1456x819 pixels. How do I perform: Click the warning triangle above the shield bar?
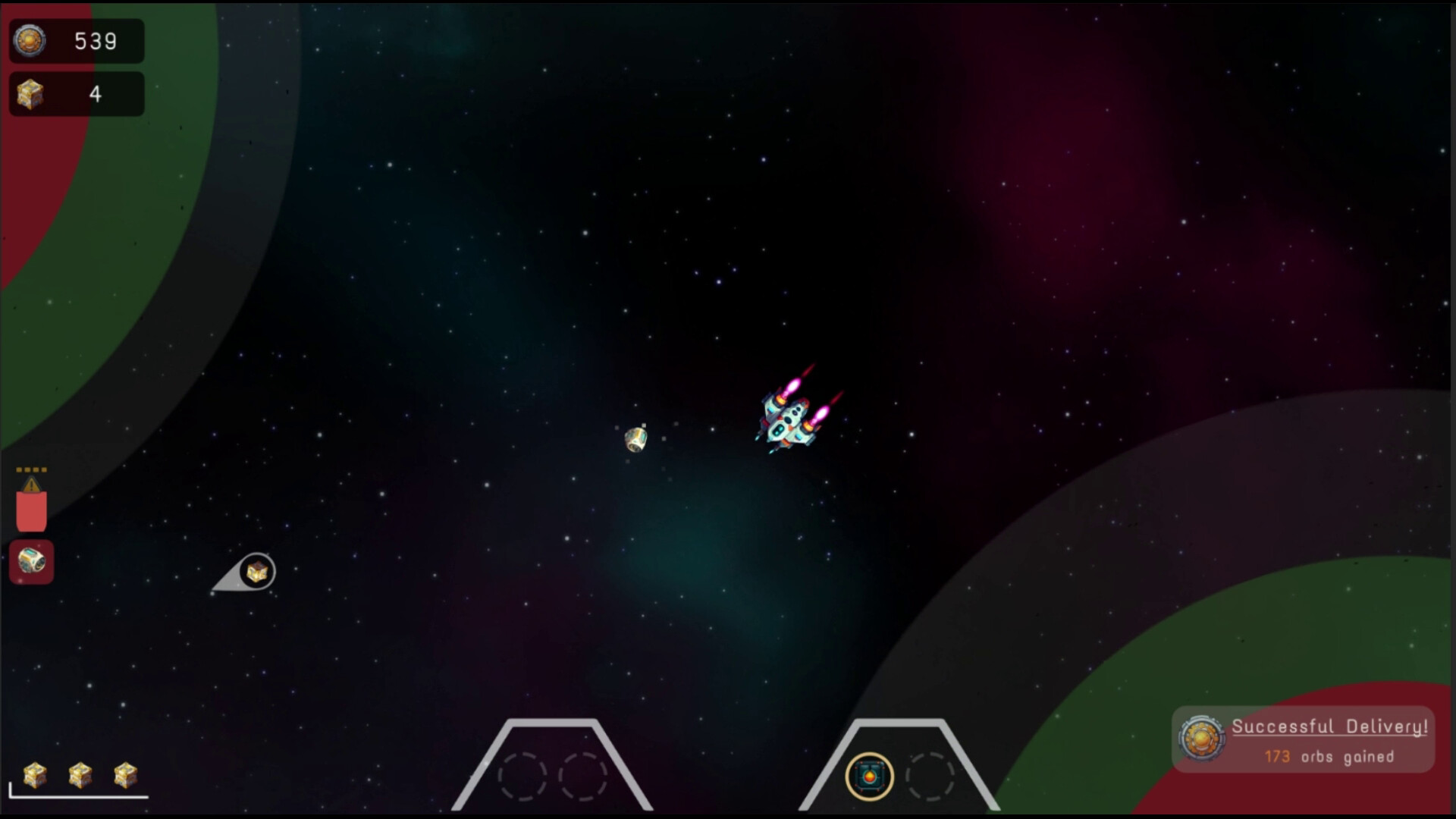tap(31, 483)
